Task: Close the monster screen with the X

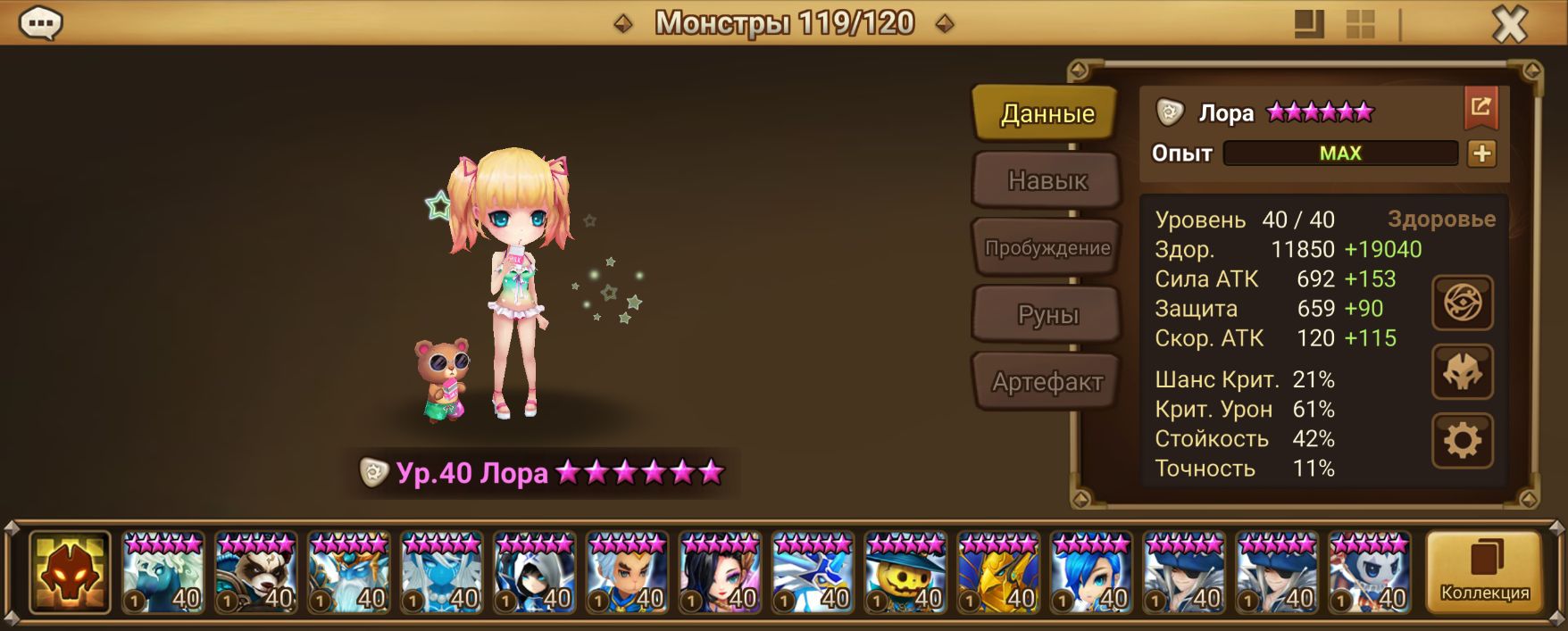Action: (1510, 24)
